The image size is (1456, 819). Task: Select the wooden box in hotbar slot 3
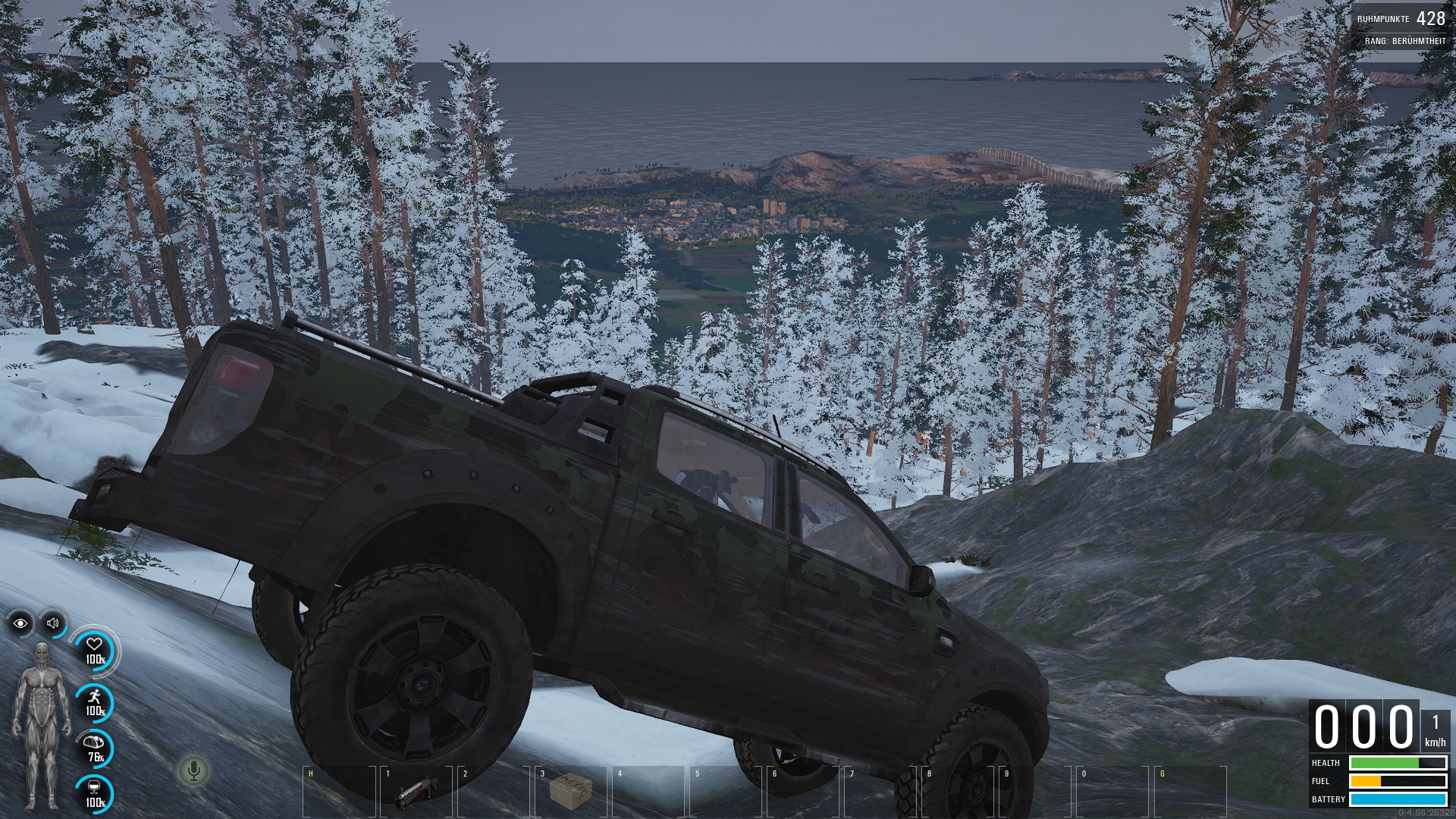click(570, 790)
